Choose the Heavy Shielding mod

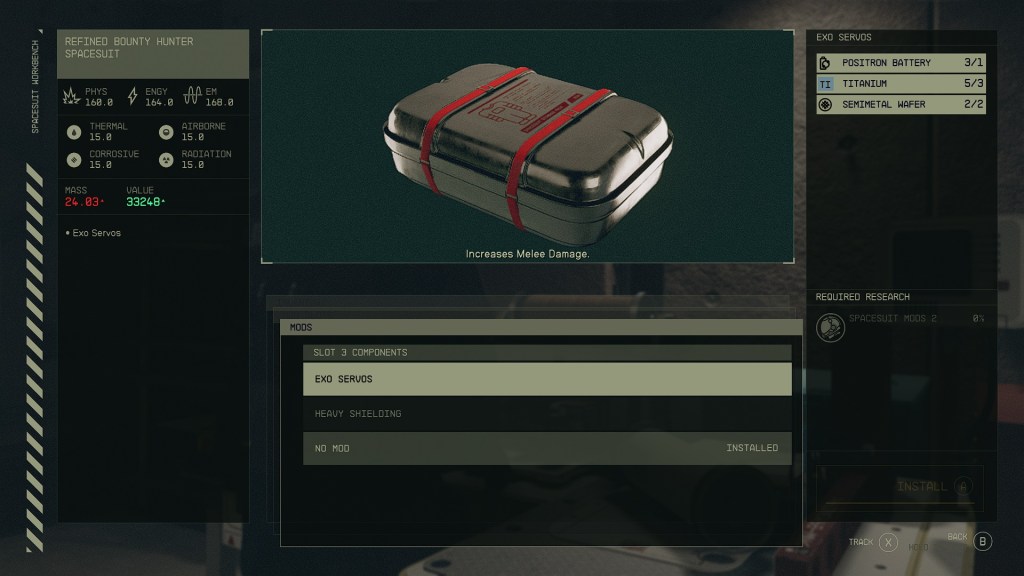[x=547, y=414]
